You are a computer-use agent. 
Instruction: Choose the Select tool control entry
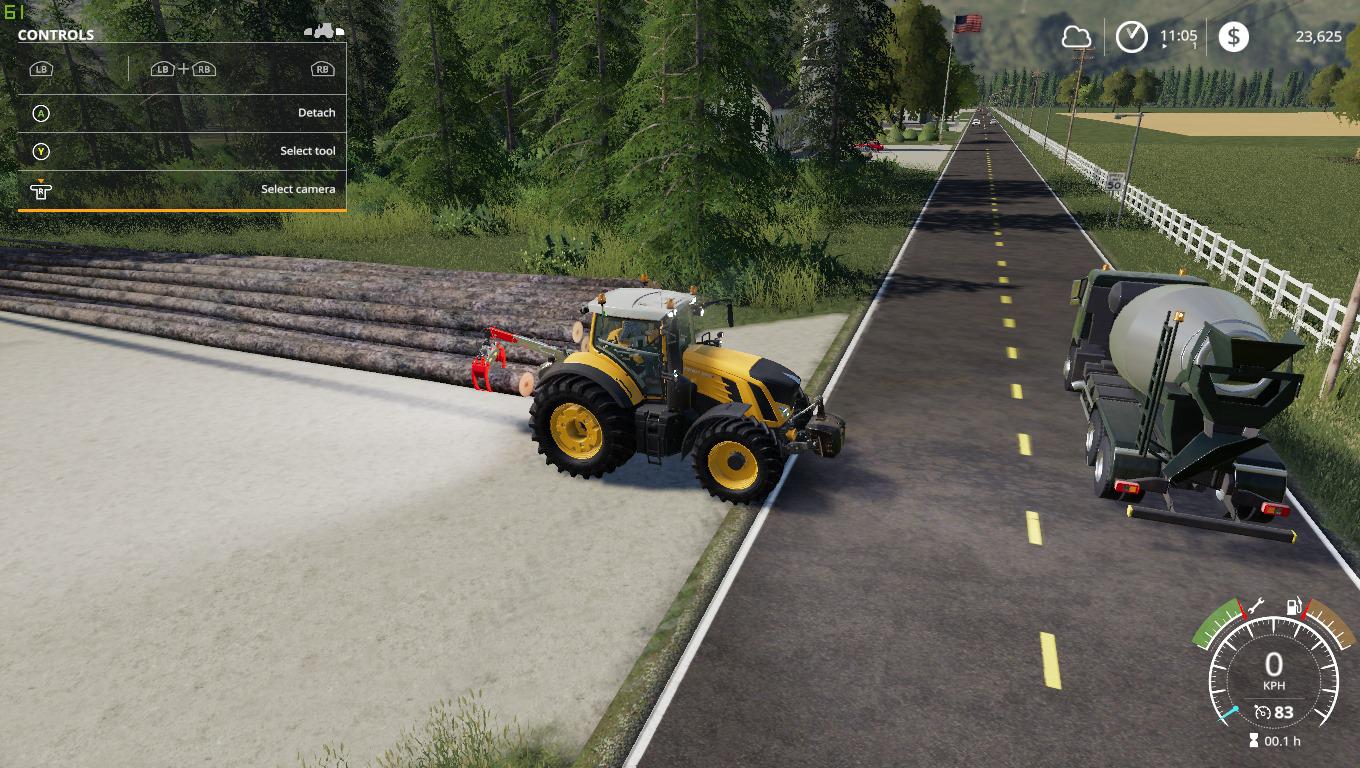tap(182, 151)
